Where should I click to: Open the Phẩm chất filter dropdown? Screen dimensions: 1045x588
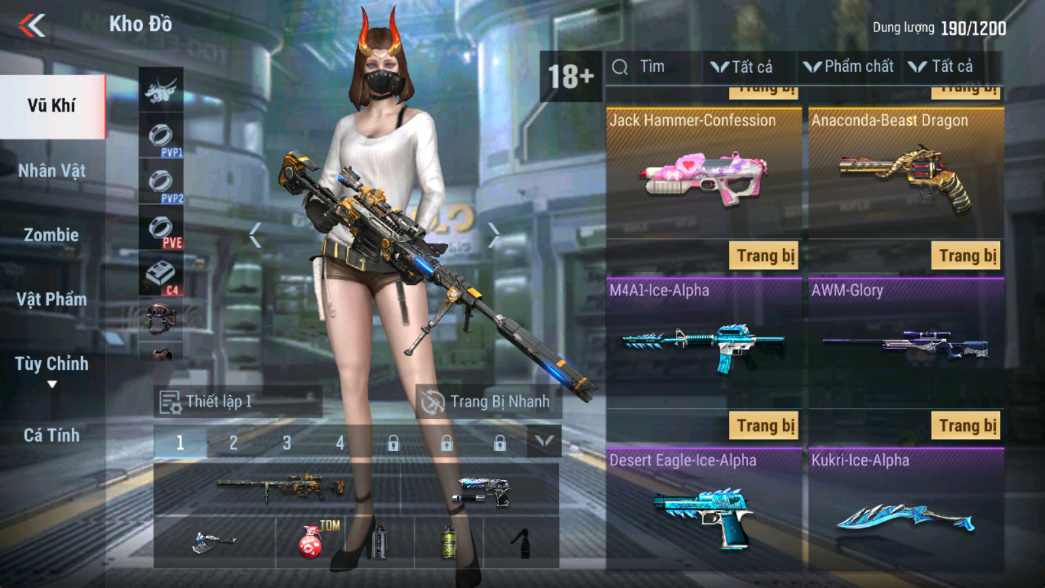848,67
